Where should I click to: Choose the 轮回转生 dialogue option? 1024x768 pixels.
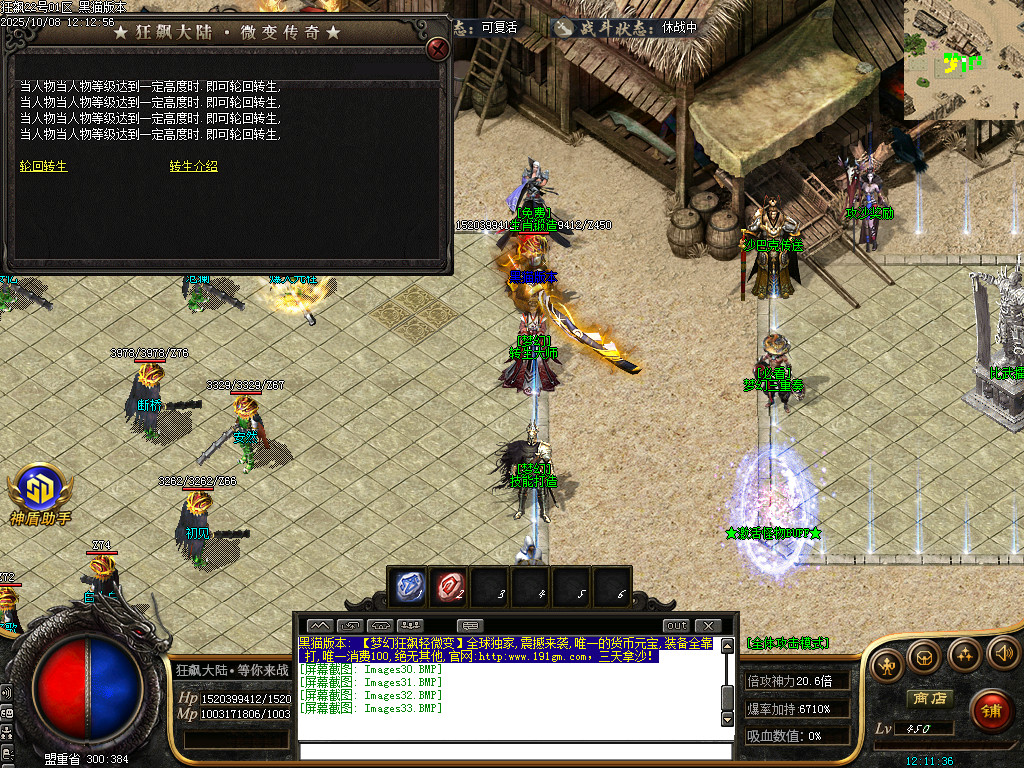pos(44,166)
